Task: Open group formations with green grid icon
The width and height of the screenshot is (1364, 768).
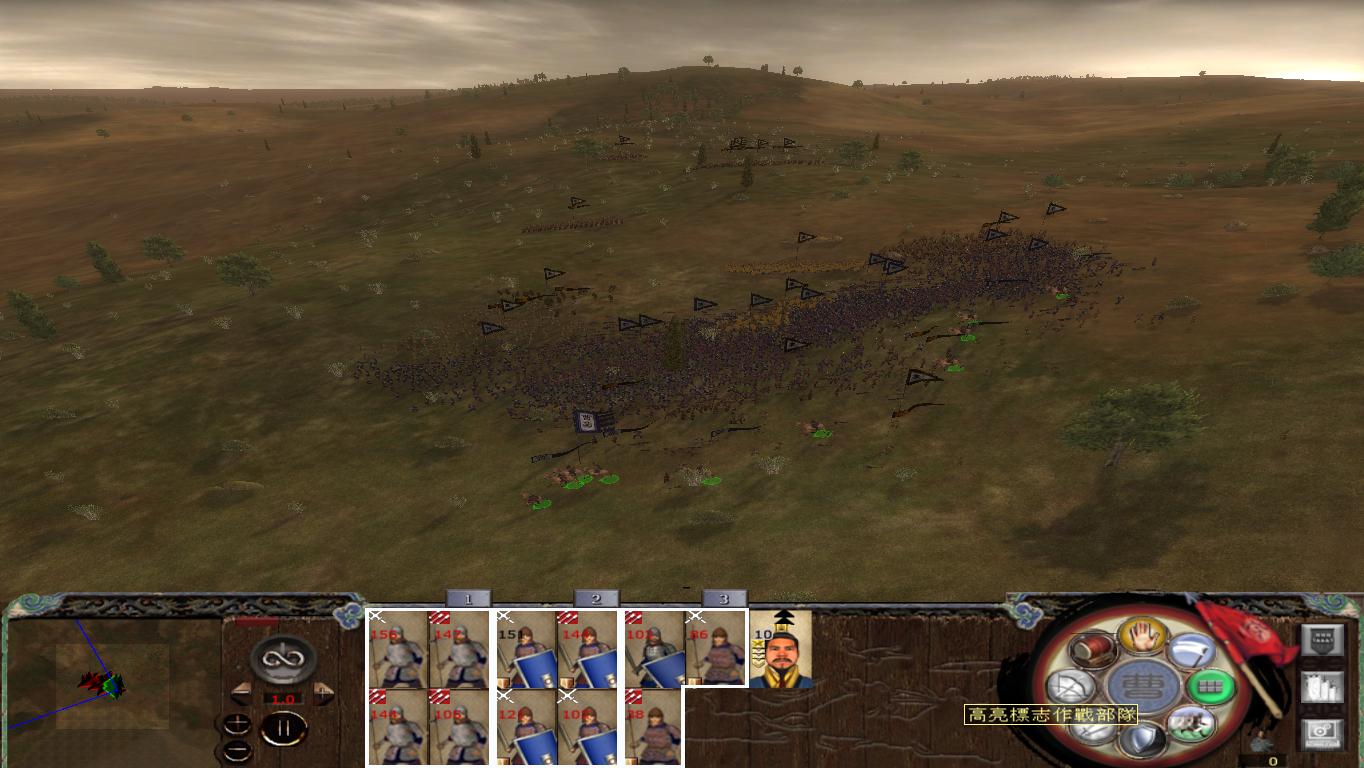Action: (1211, 686)
